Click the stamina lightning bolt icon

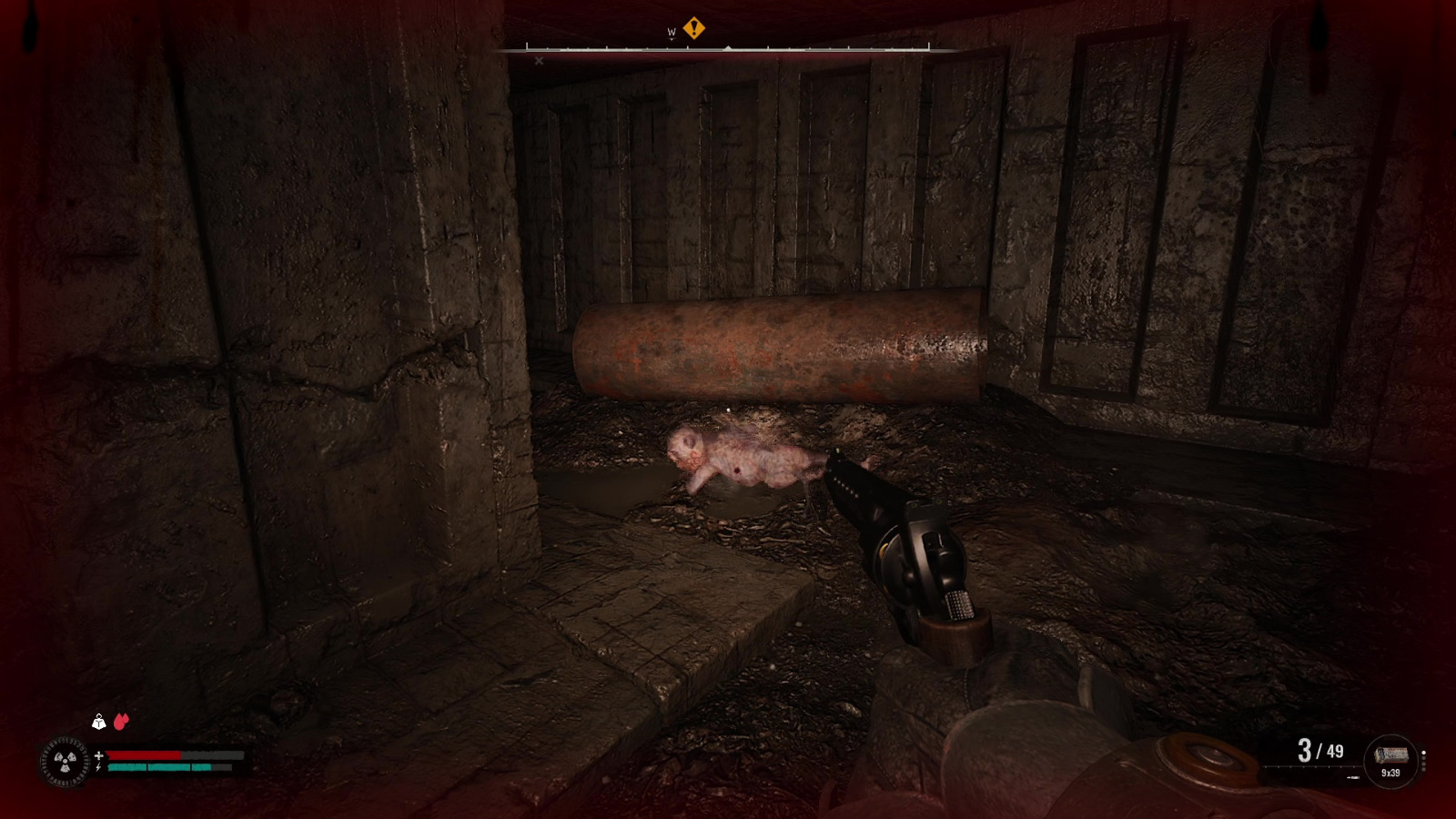coord(98,767)
